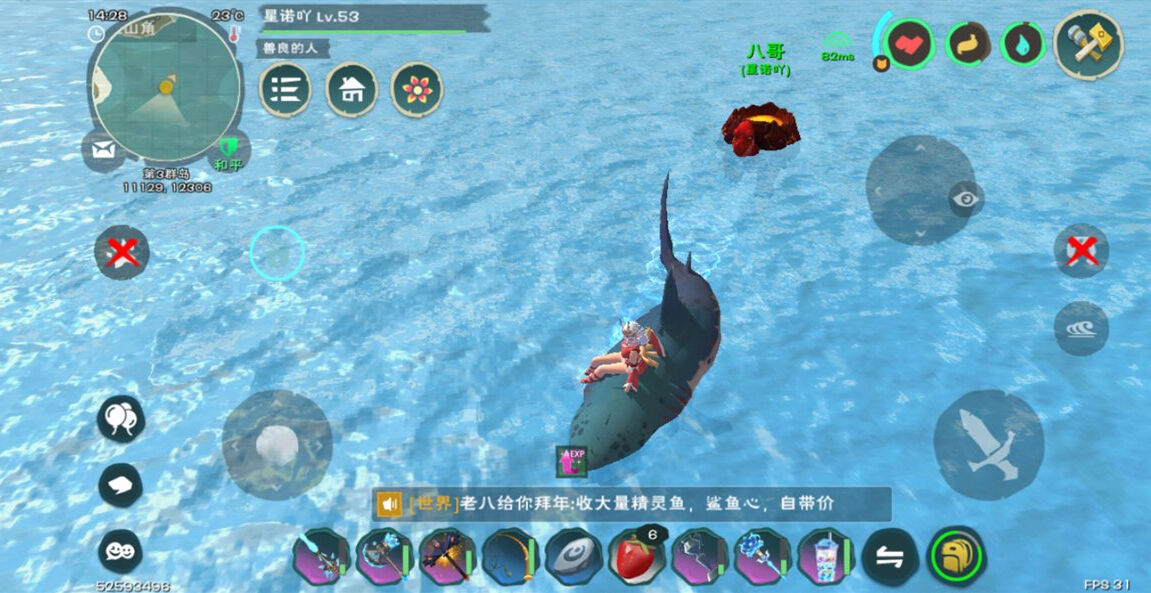Open the circular minimap
This screenshot has height=593, width=1151.
coord(165,87)
